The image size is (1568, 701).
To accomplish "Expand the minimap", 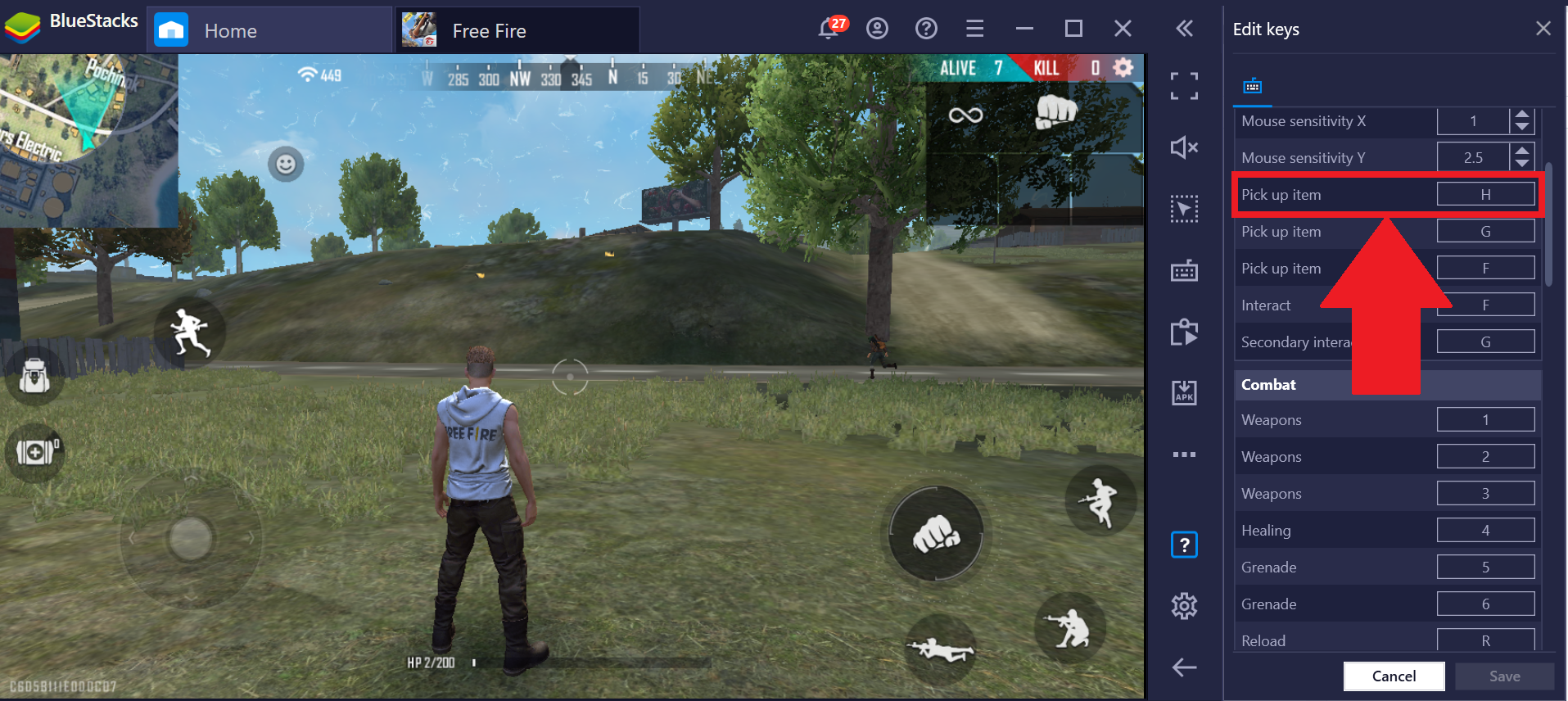I will tap(88, 139).
